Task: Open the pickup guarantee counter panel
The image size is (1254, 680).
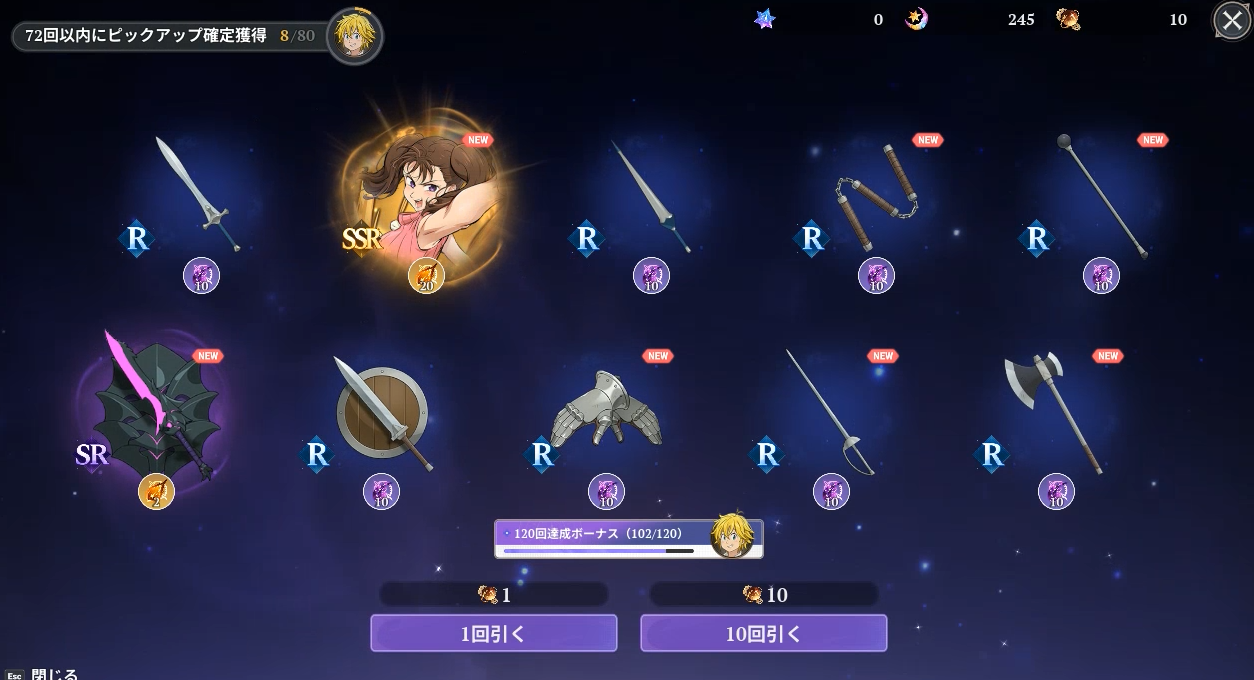Action: pyautogui.click(x=170, y=36)
